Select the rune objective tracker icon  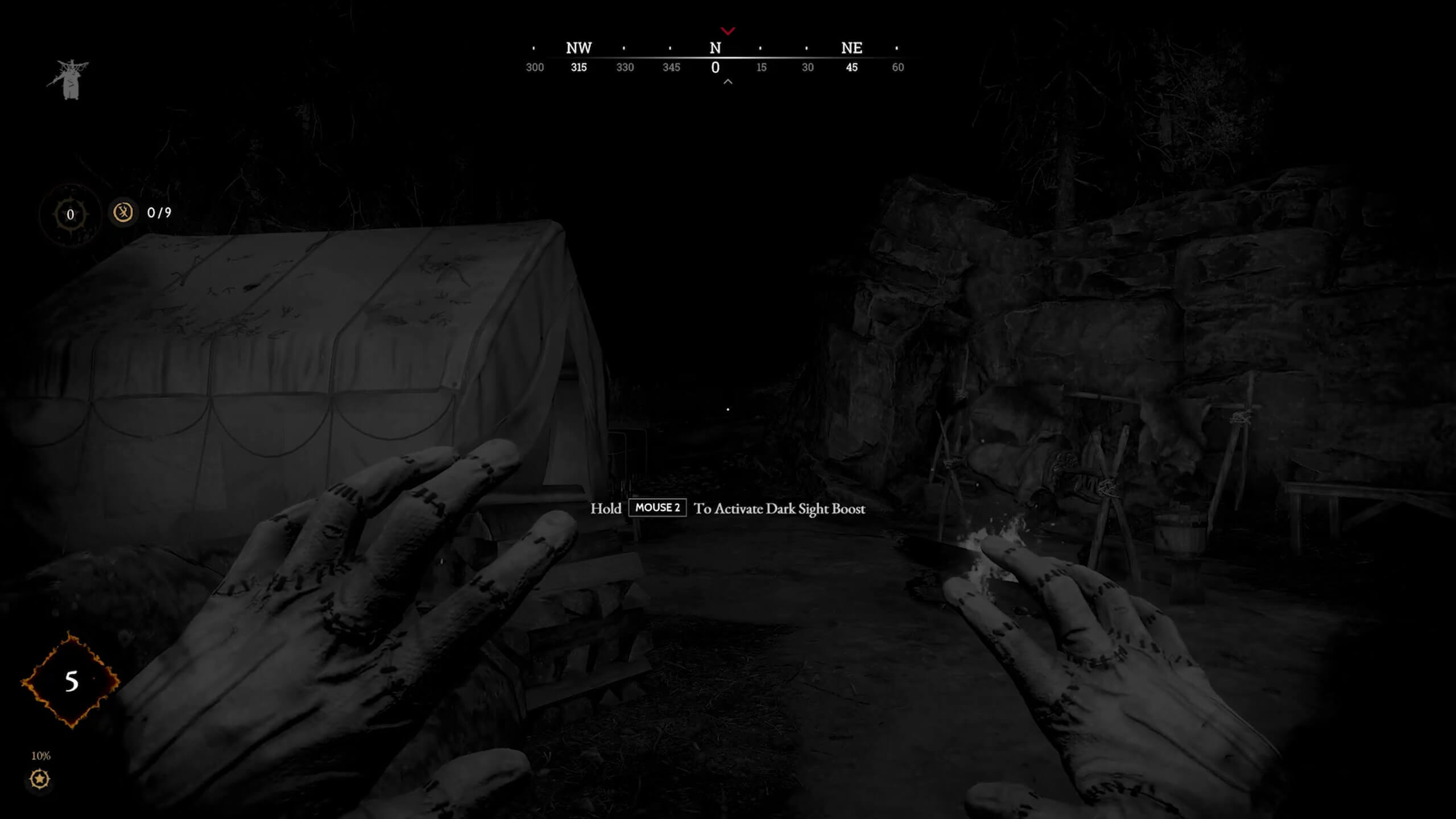tap(123, 213)
